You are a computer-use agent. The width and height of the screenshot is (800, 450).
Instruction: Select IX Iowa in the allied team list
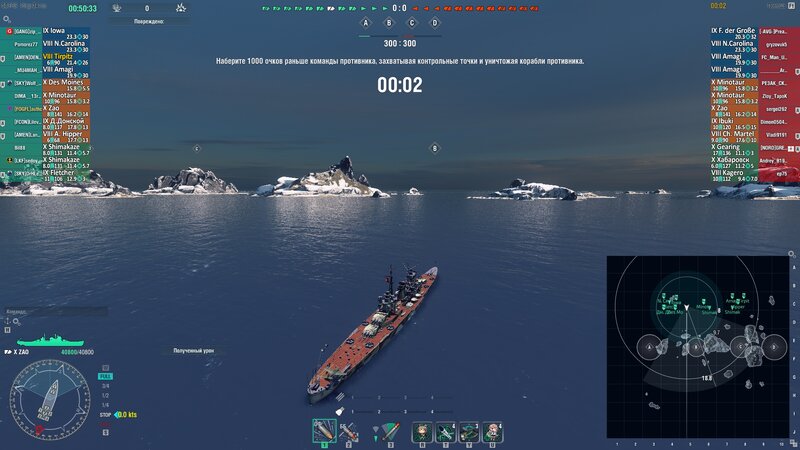[x=50, y=31]
